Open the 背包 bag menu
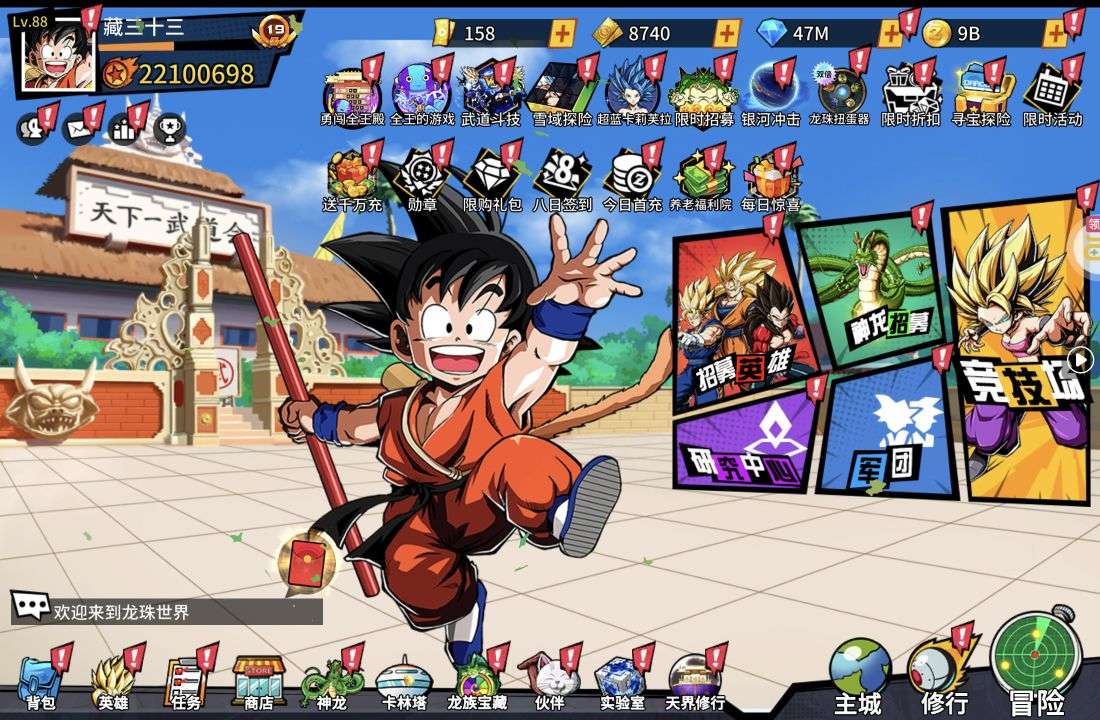This screenshot has width=1100, height=720. pyautogui.click(x=40, y=681)
